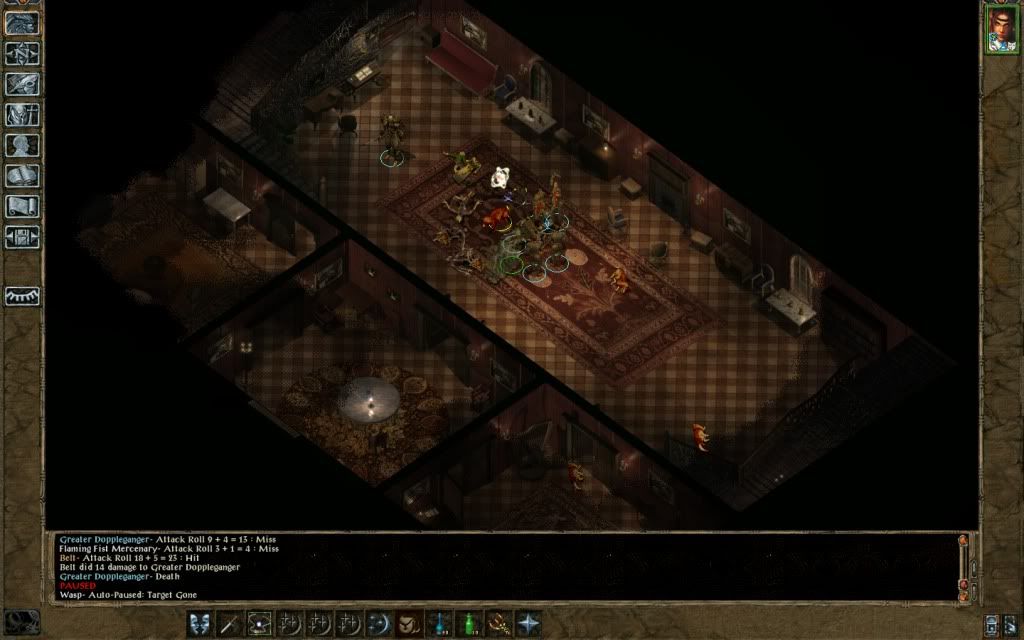Image resolution: width=1024 pixels, height=640 pixels.
Task: Click the message log's scroll-up orb
Action: point(963,542)
